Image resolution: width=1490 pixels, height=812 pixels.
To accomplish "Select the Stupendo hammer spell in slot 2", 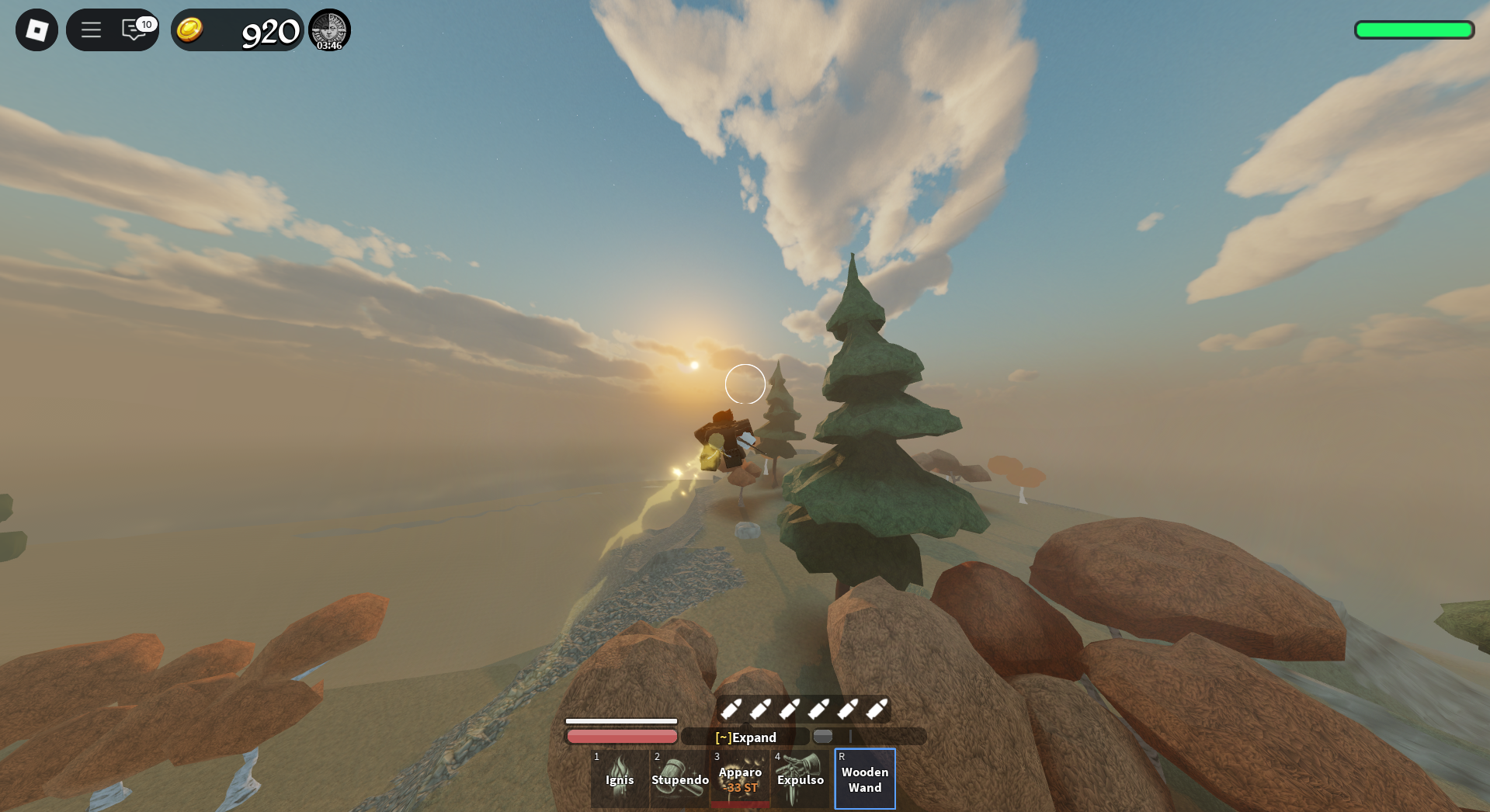I will (x=679, y=779).
